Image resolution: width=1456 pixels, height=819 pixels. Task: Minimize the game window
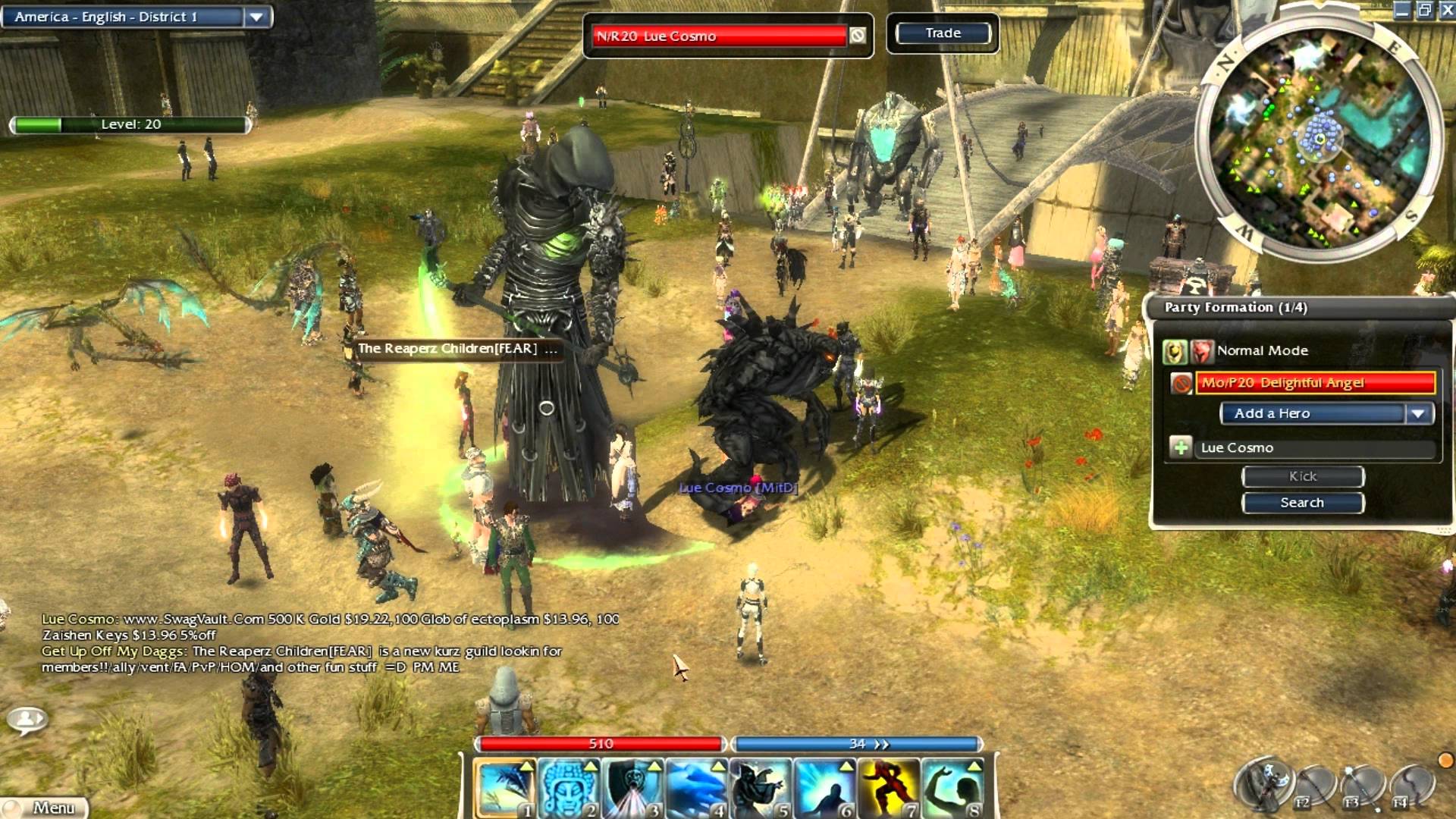tap(1403, 10)
